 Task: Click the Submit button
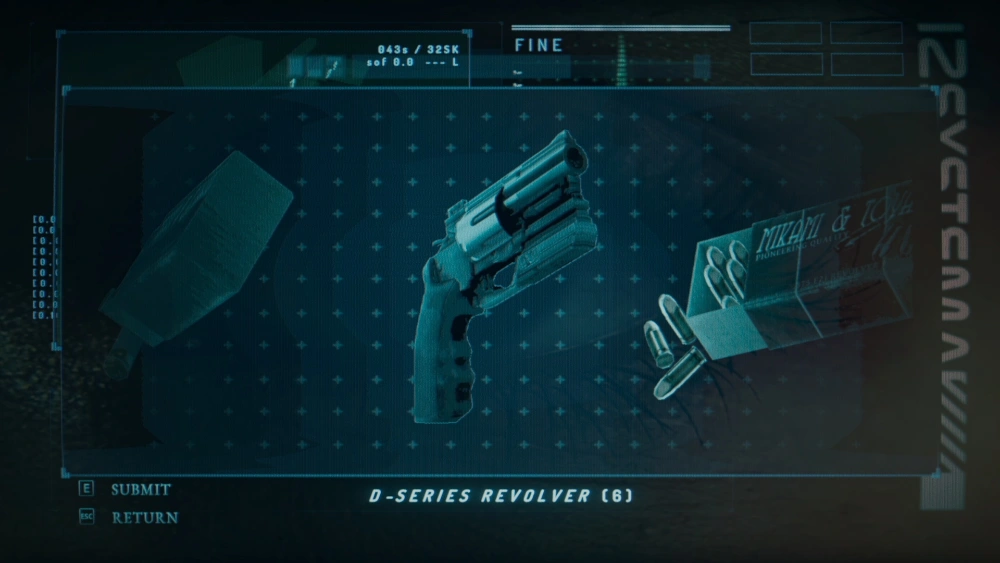pos(139,490)
